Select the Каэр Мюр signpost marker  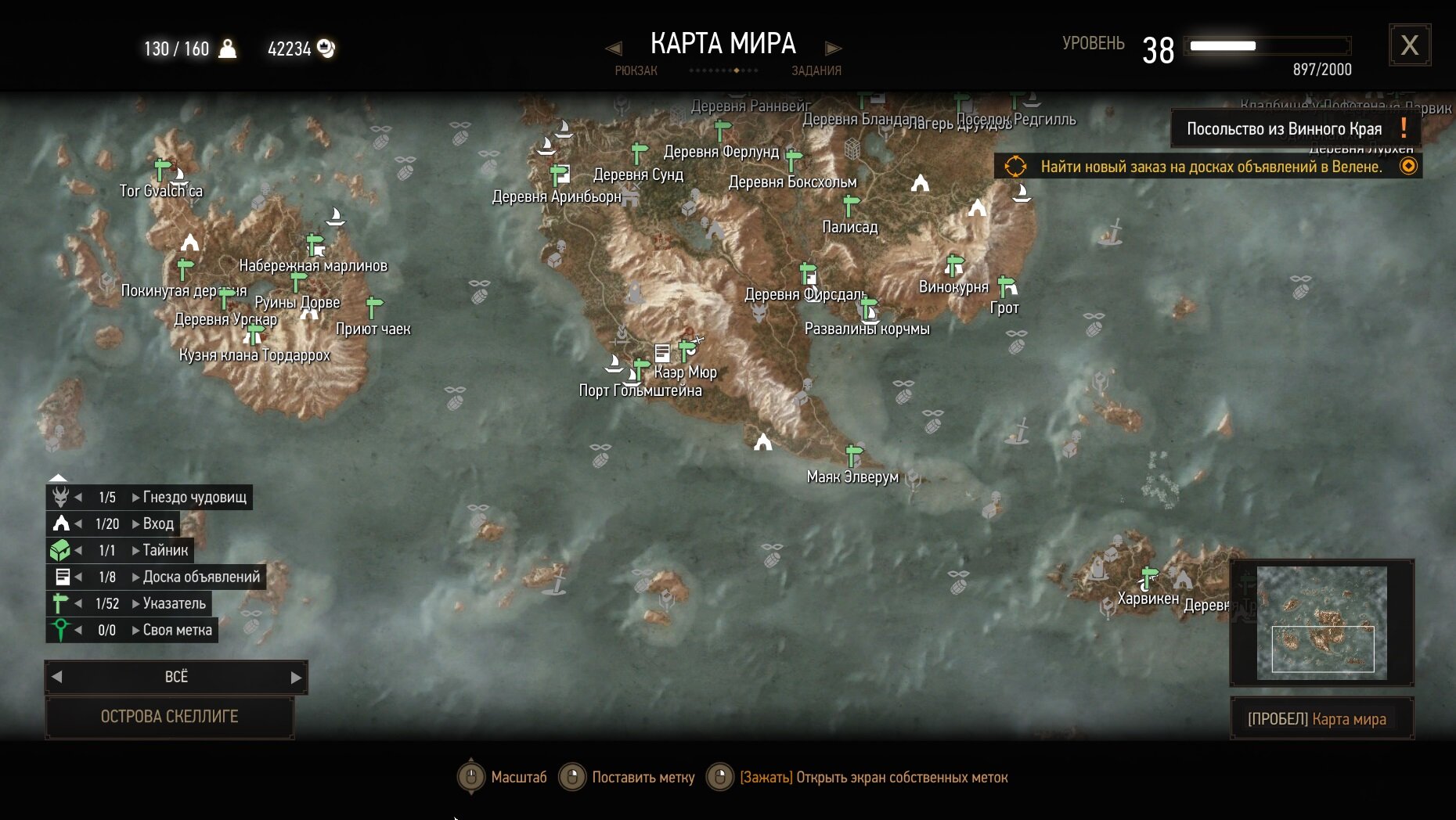(687, 348)
